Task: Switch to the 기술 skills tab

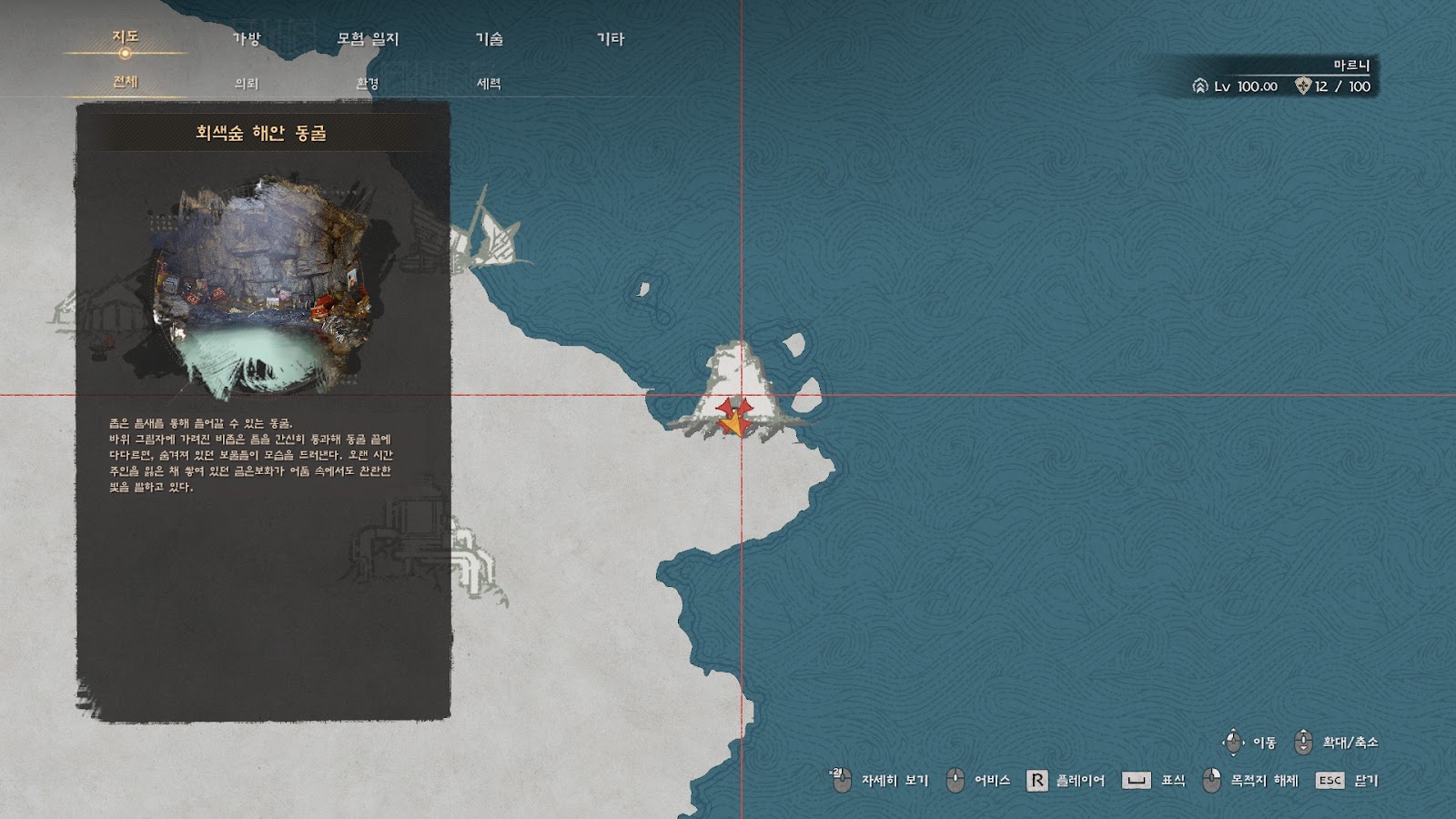Action: [x=489, y=39]
